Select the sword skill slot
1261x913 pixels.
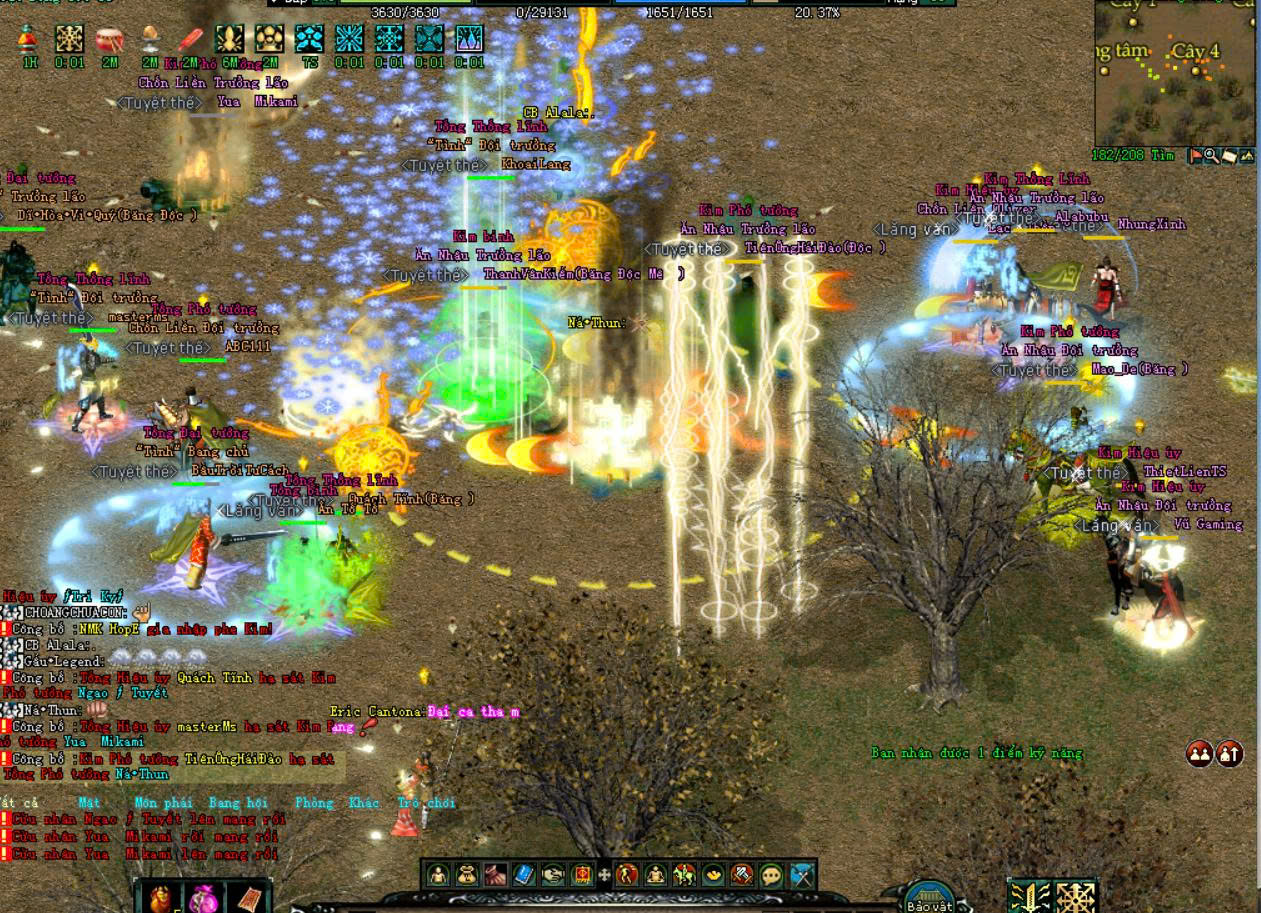tap(1029, 896)
